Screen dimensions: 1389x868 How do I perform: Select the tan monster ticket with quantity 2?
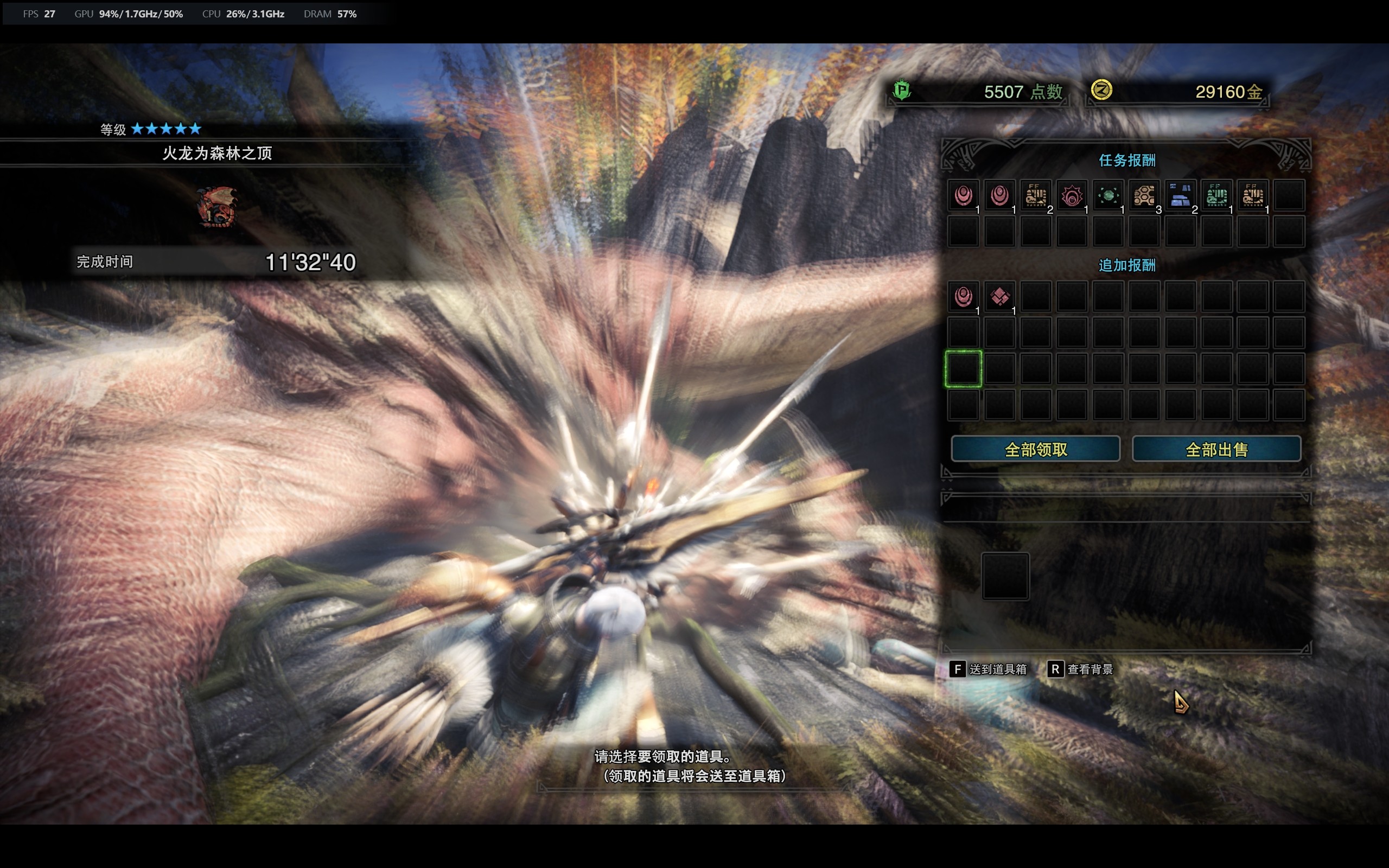1036,196
